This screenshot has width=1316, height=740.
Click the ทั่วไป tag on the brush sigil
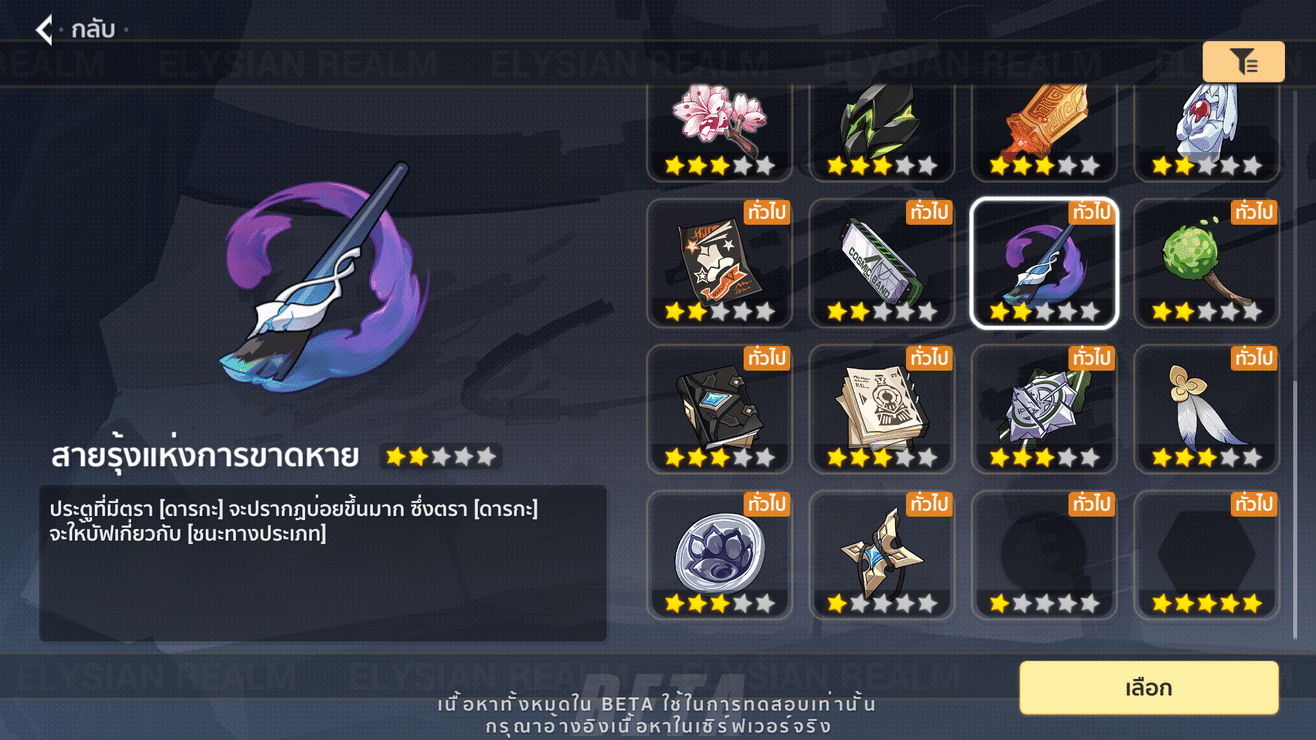[x=1089, y=213]
